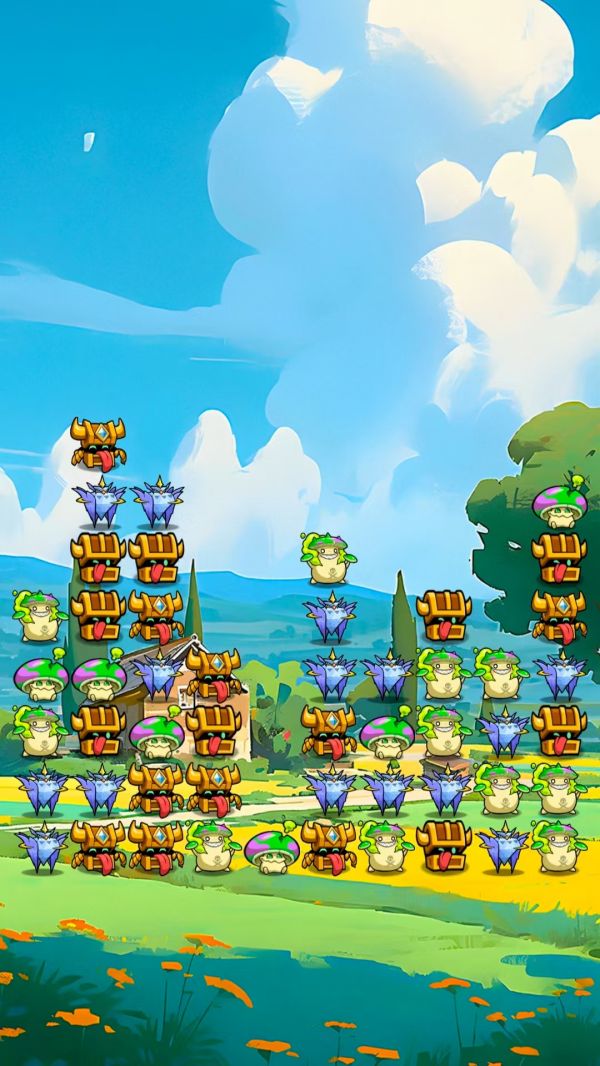600x1066 pixels.
Task: Pick the green slime sitting above the blue spiky creatures
Action: [328, 558]
